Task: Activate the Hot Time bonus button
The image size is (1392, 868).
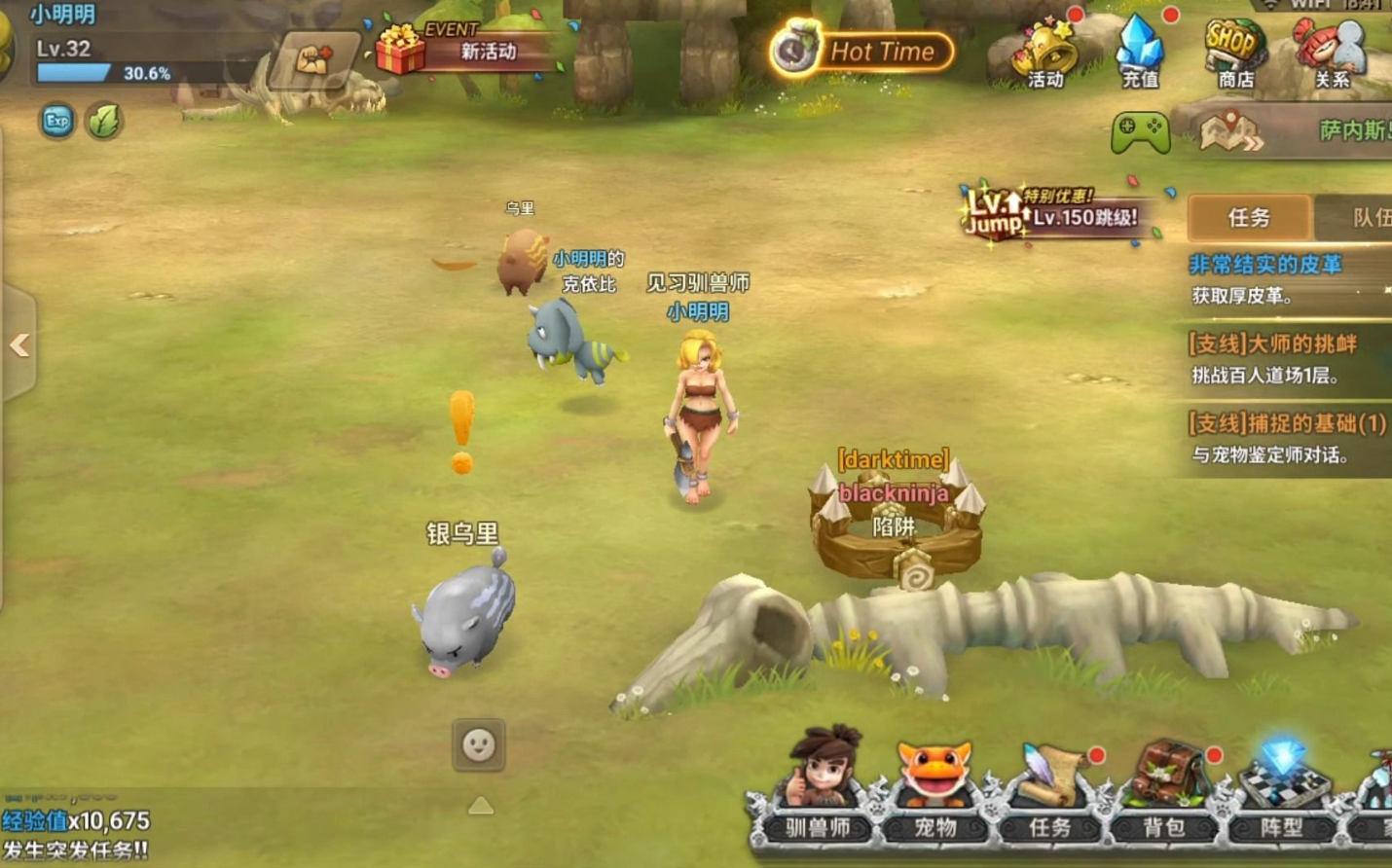Action: click(x=861, y=51)
